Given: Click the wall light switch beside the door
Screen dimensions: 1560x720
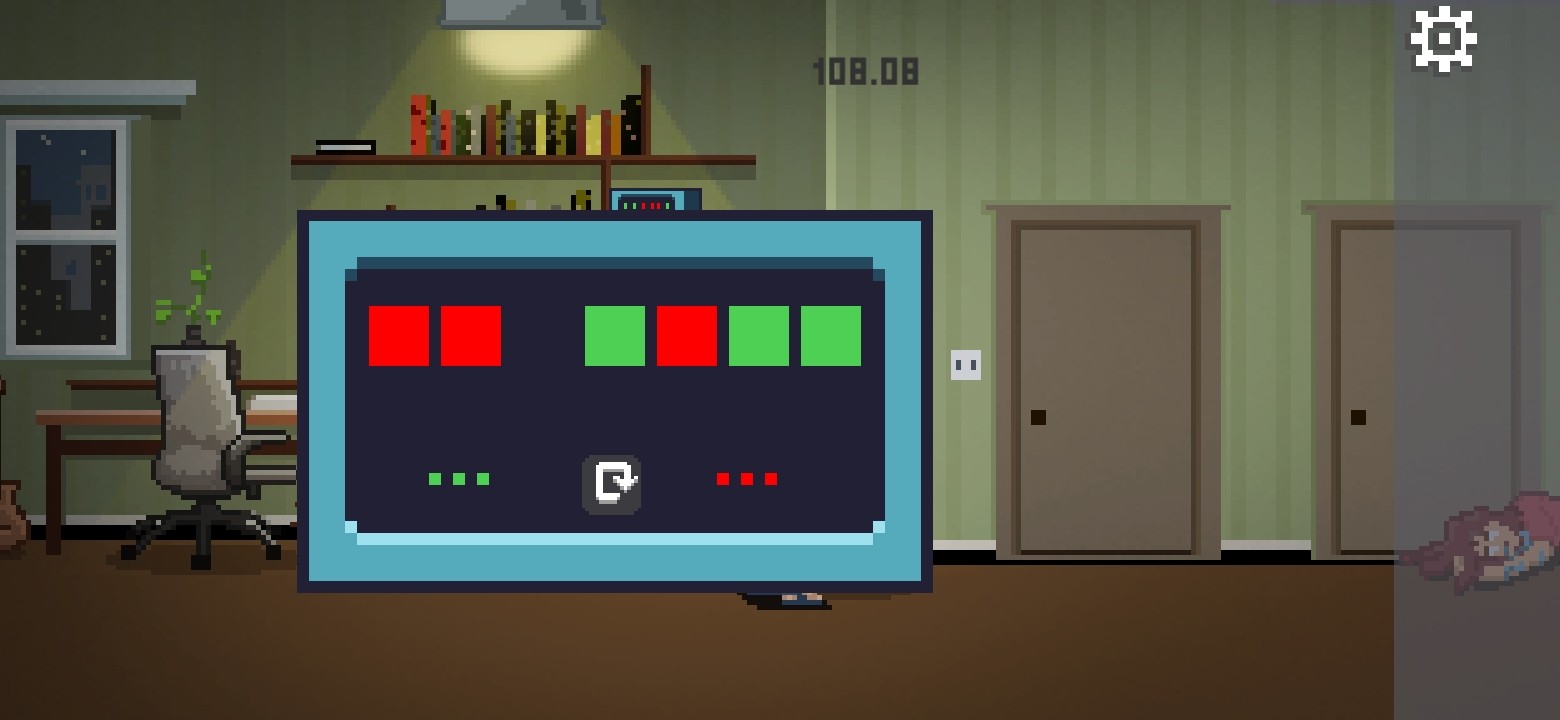Looking at the screenshot, I should tap(963, 363).
